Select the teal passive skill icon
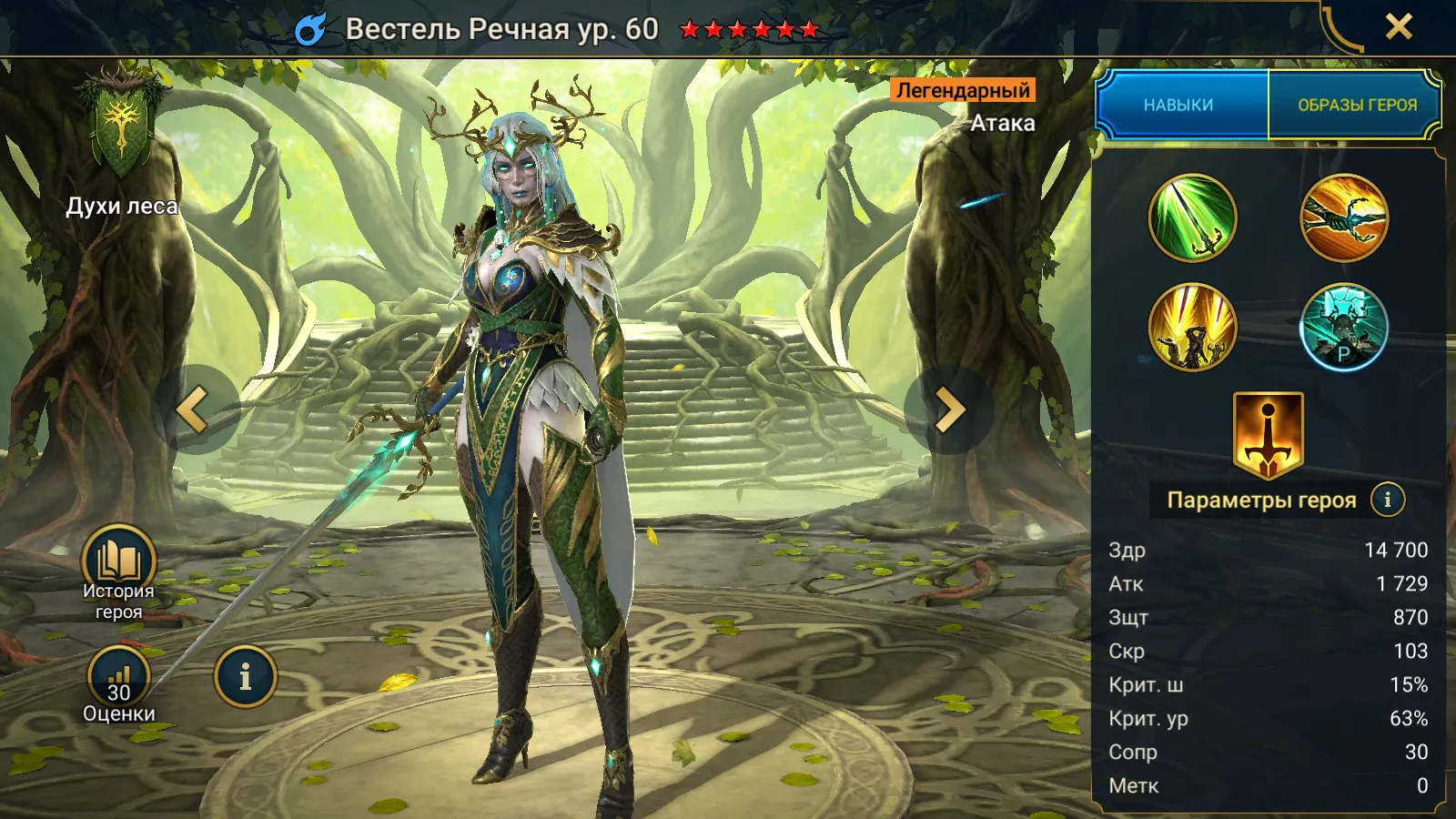This screenshot has width=1456, height=819. [1344, 327]
